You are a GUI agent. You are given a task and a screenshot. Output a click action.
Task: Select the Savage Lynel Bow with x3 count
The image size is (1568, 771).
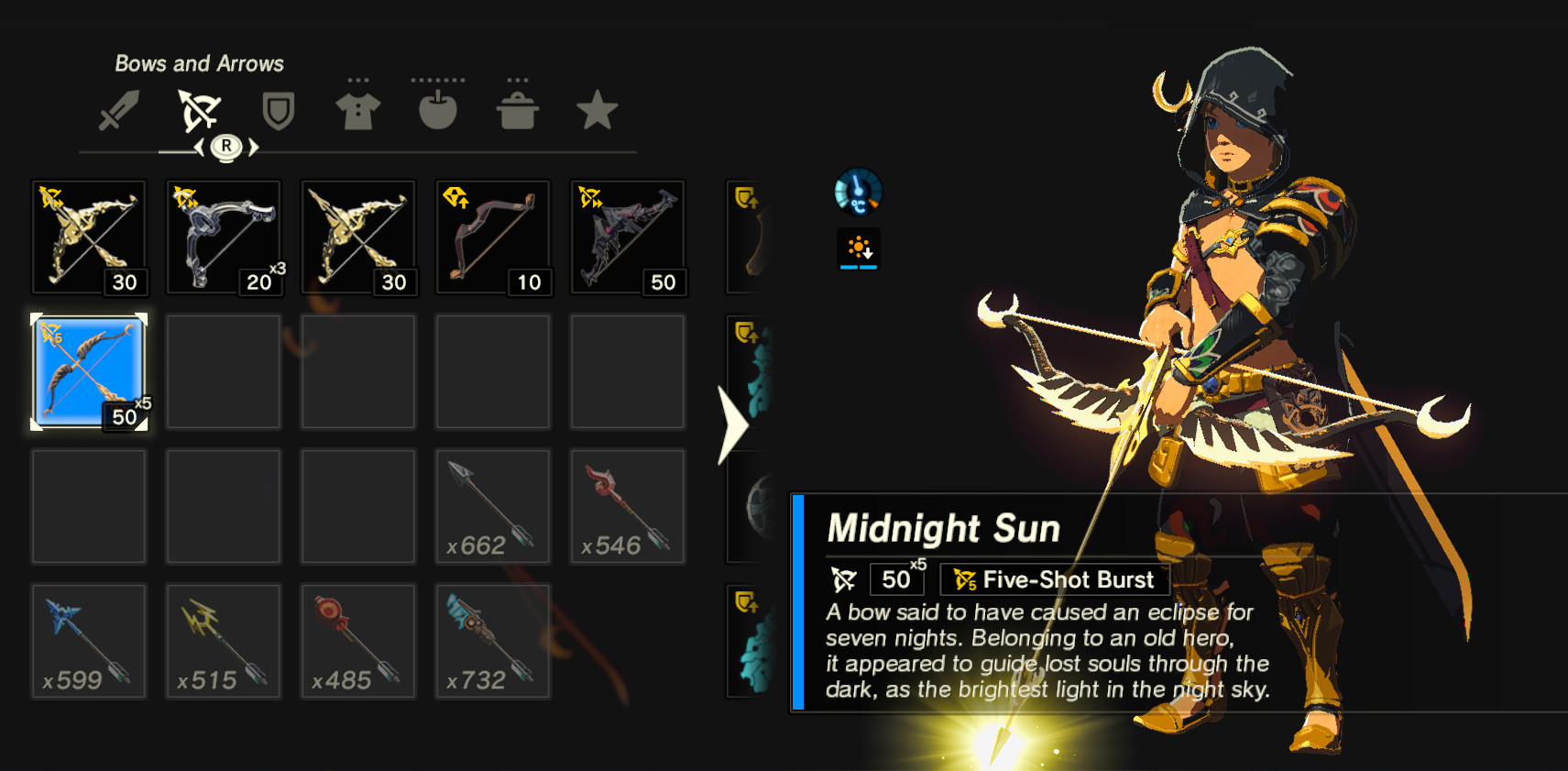(x=223, y=237)
